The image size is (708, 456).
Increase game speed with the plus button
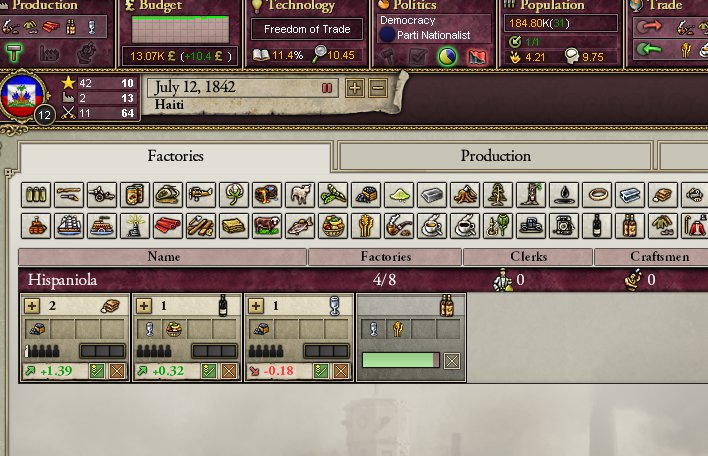tap(355, 88)
